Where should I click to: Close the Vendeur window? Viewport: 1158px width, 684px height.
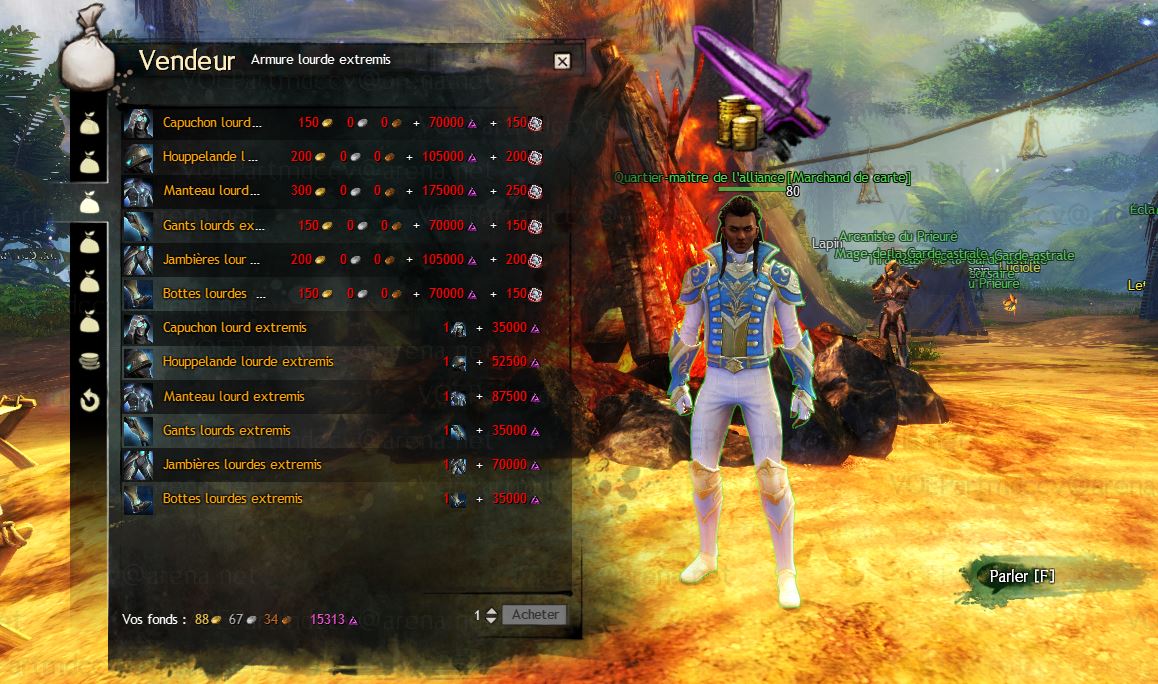tap(562, 62)
